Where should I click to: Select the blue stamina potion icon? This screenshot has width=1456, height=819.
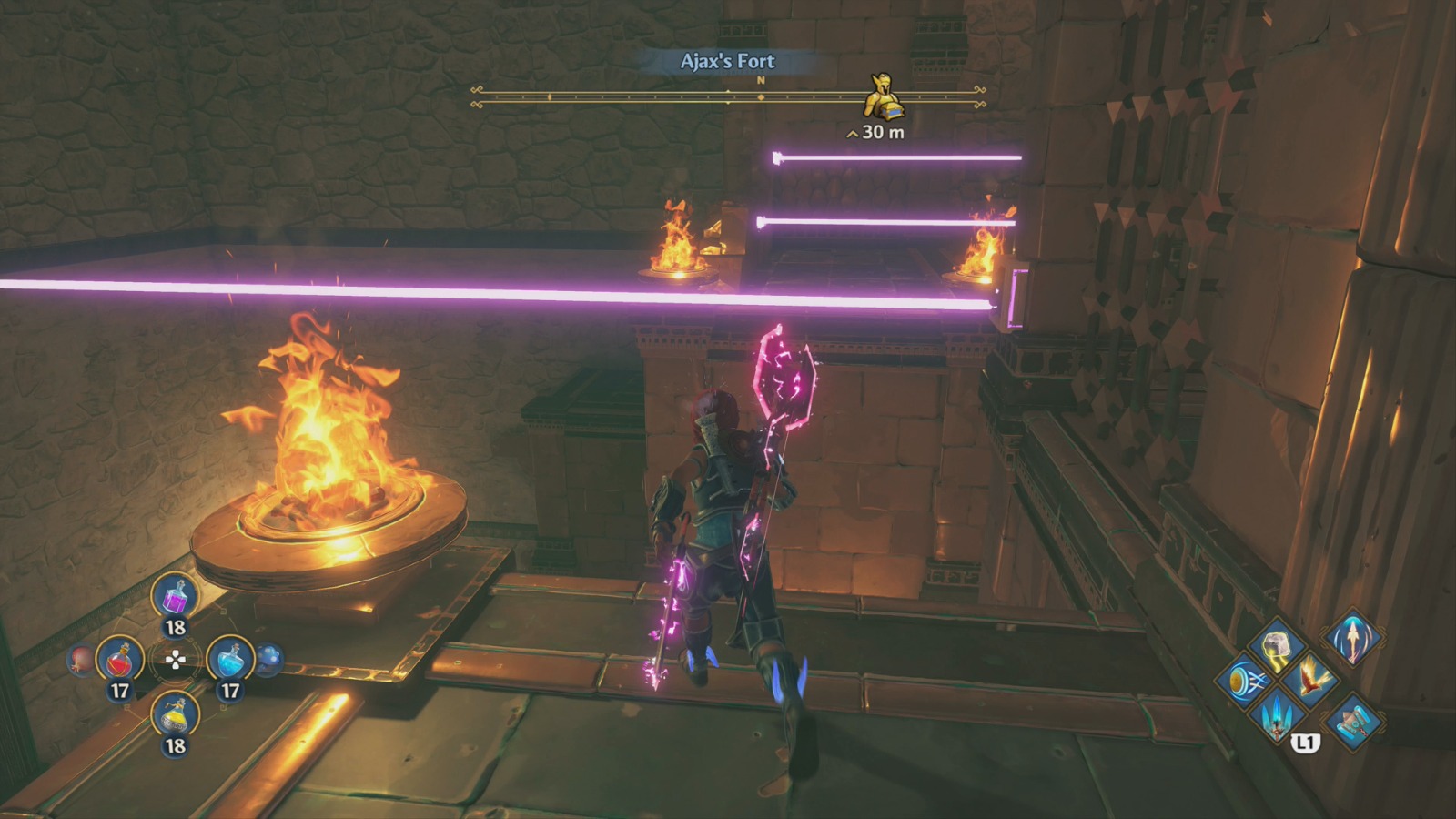tap(234, 659)
